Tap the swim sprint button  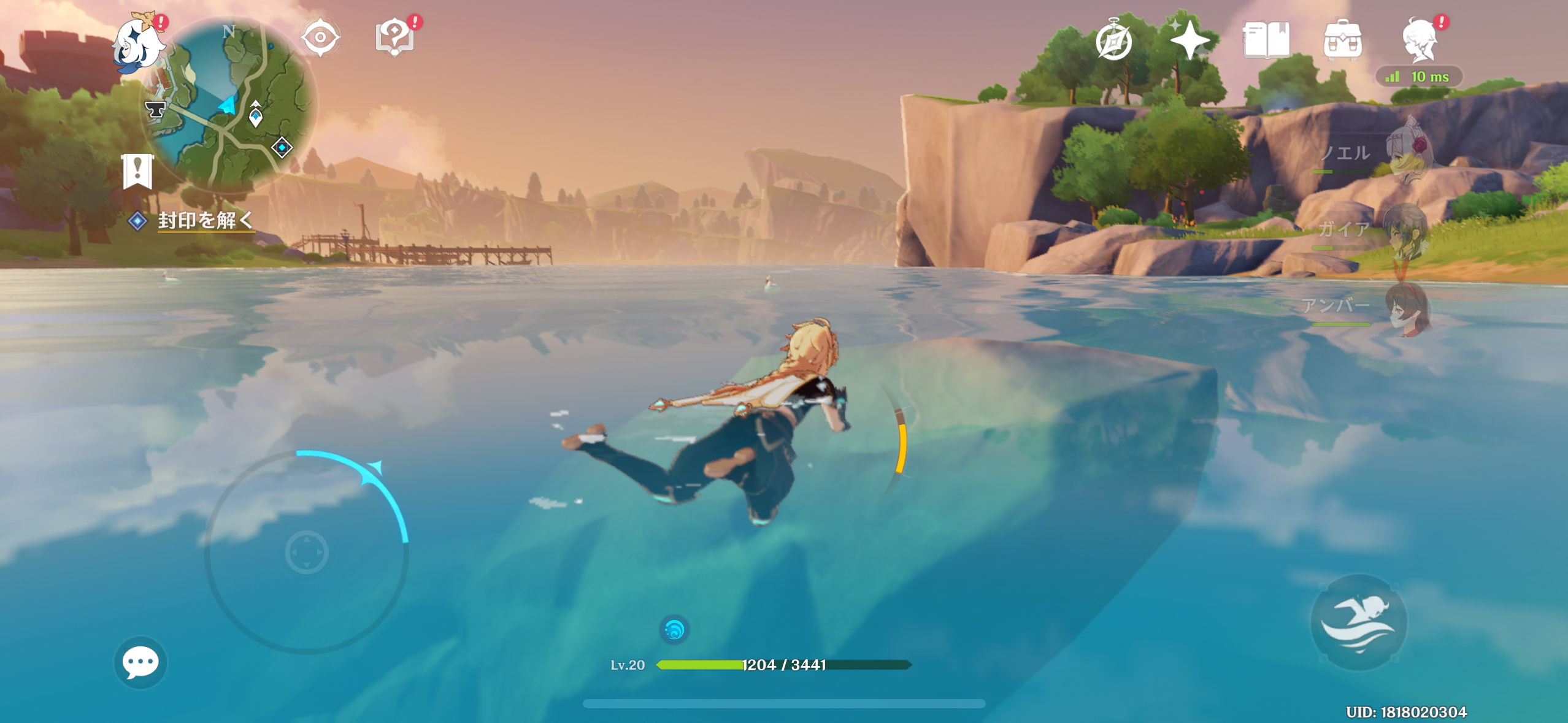click(x=1358, y=622)
